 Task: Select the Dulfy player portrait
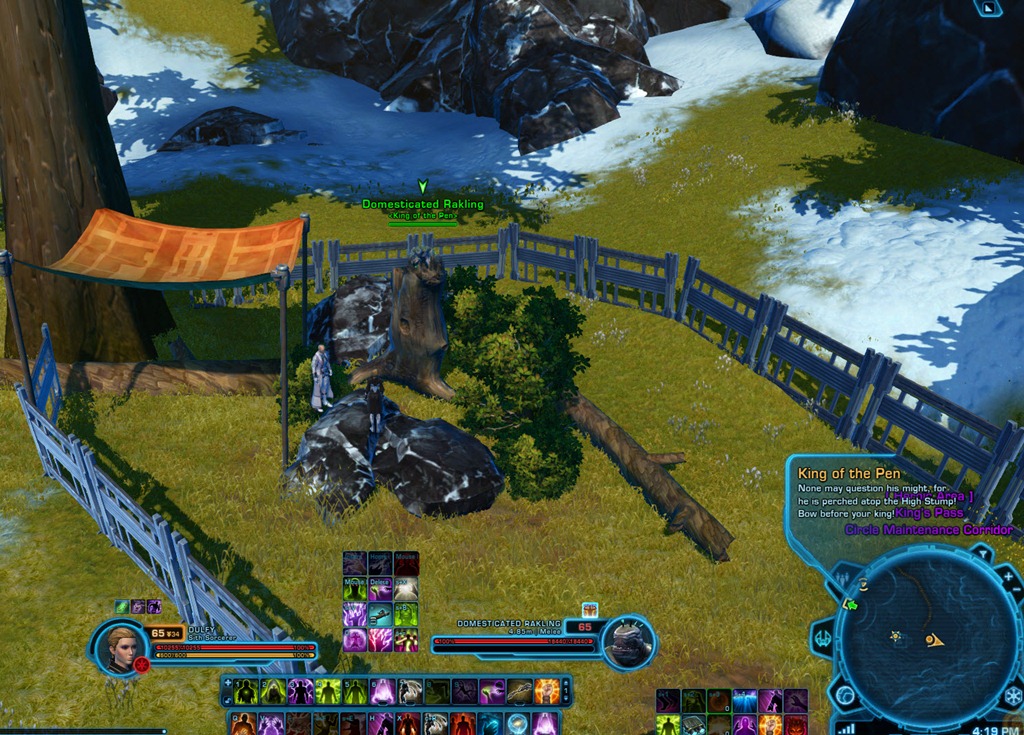[x=122, y=647]
